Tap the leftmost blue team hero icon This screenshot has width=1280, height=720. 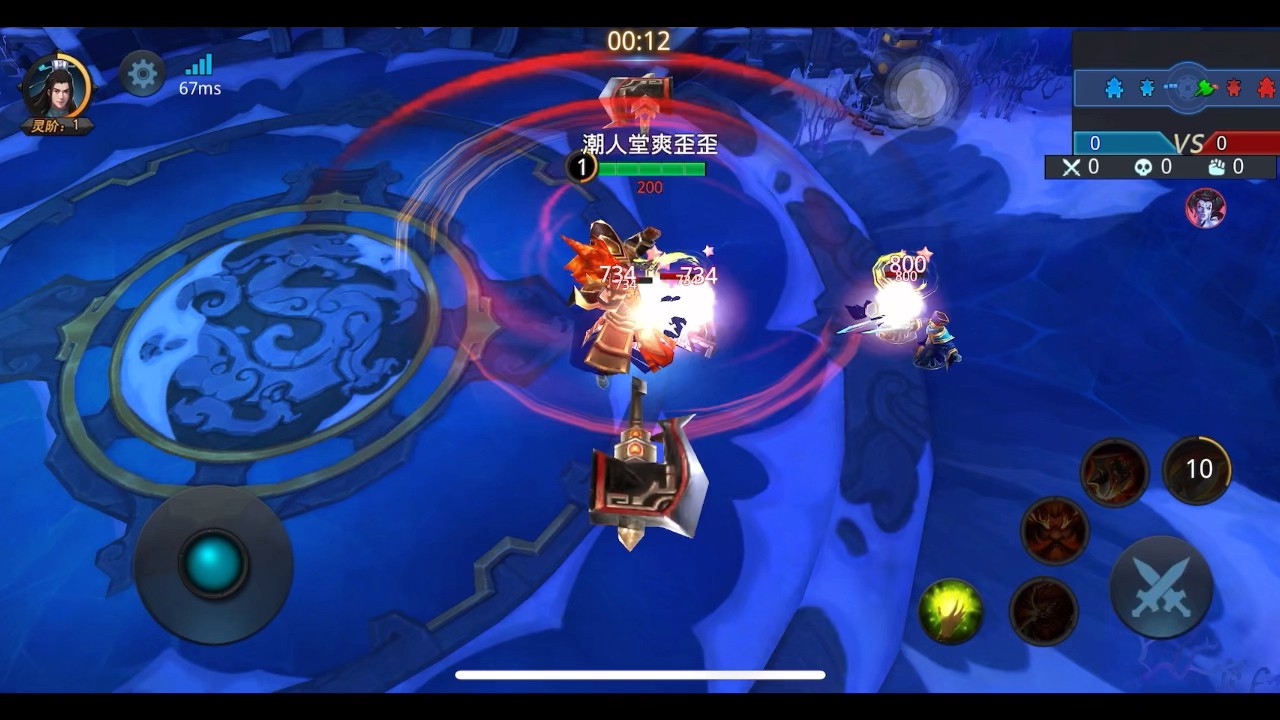1112,88
